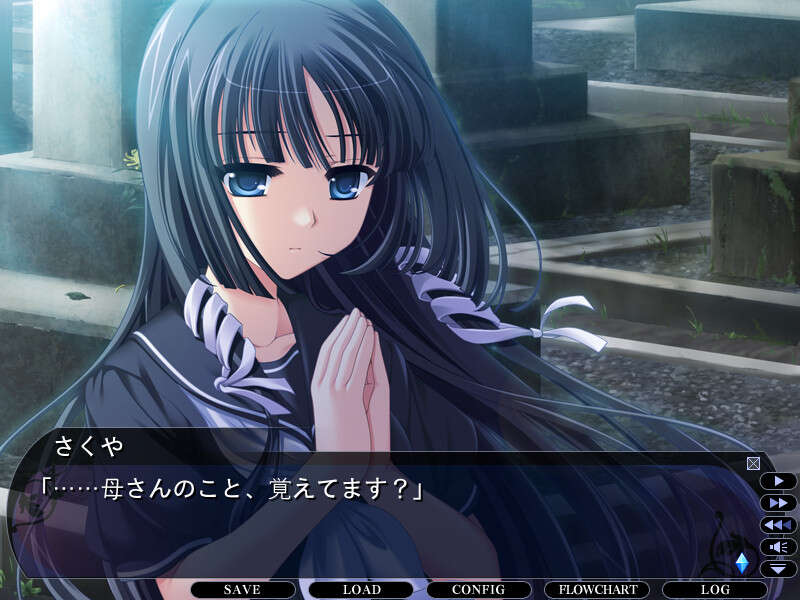Open the CONFIG settings

[479, 590]
